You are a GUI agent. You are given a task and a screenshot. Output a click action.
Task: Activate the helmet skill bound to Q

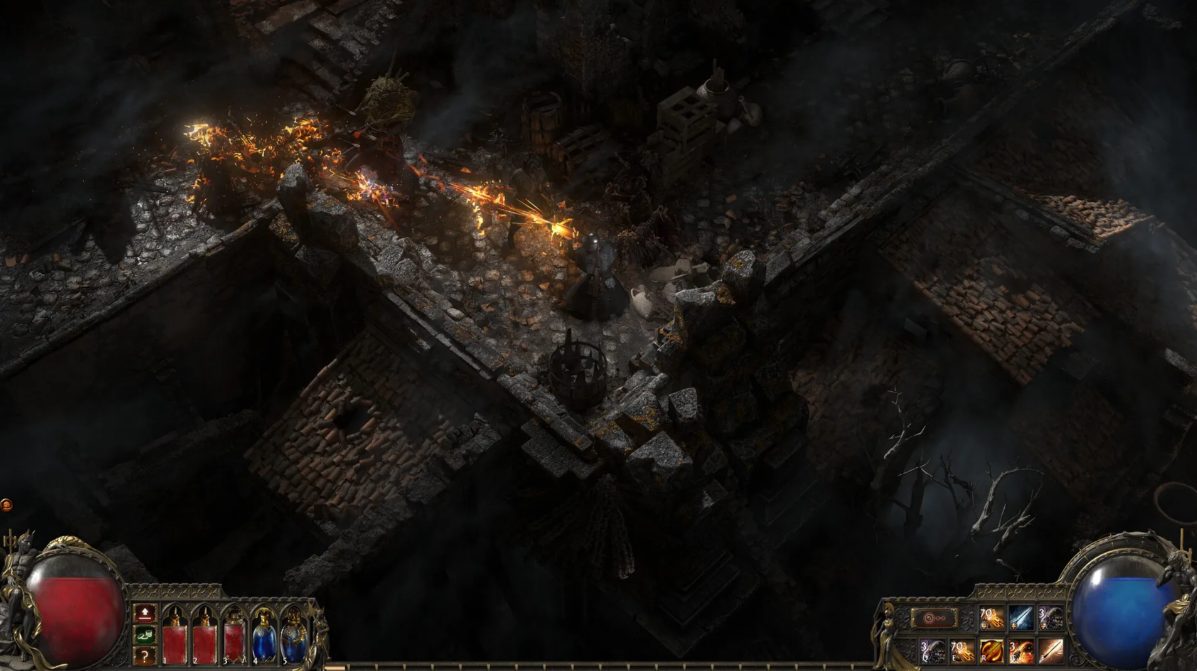933,651
